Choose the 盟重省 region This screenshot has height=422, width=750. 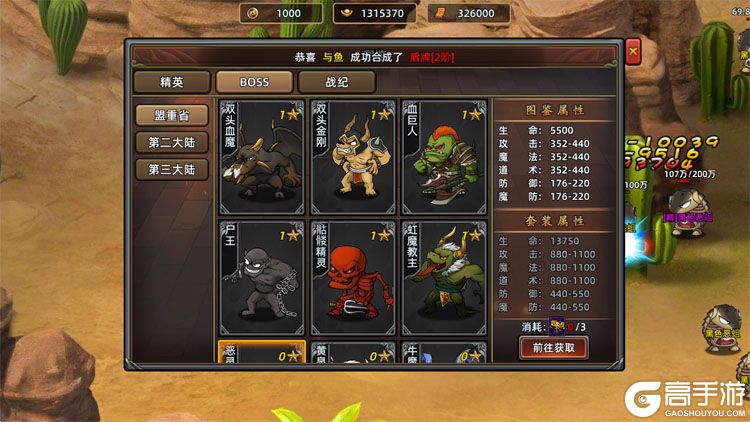click(x=172, y=115)
